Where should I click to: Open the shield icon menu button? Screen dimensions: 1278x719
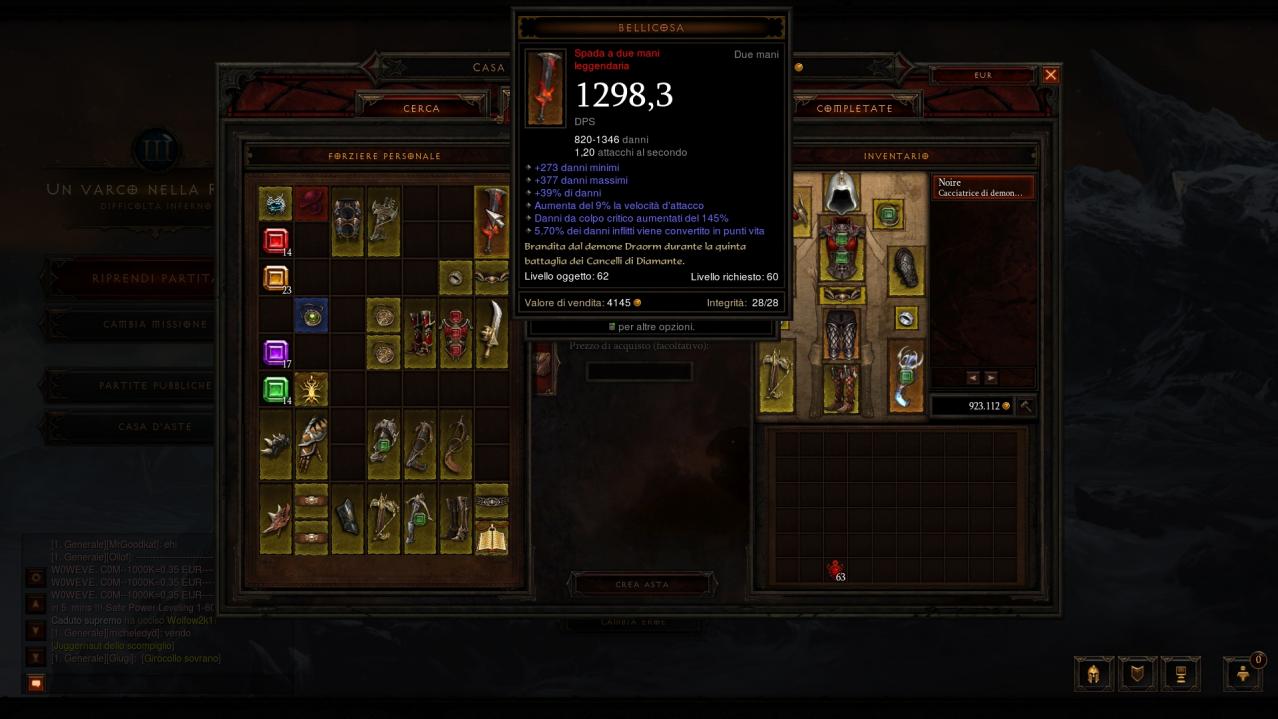tap(1137, 673)
